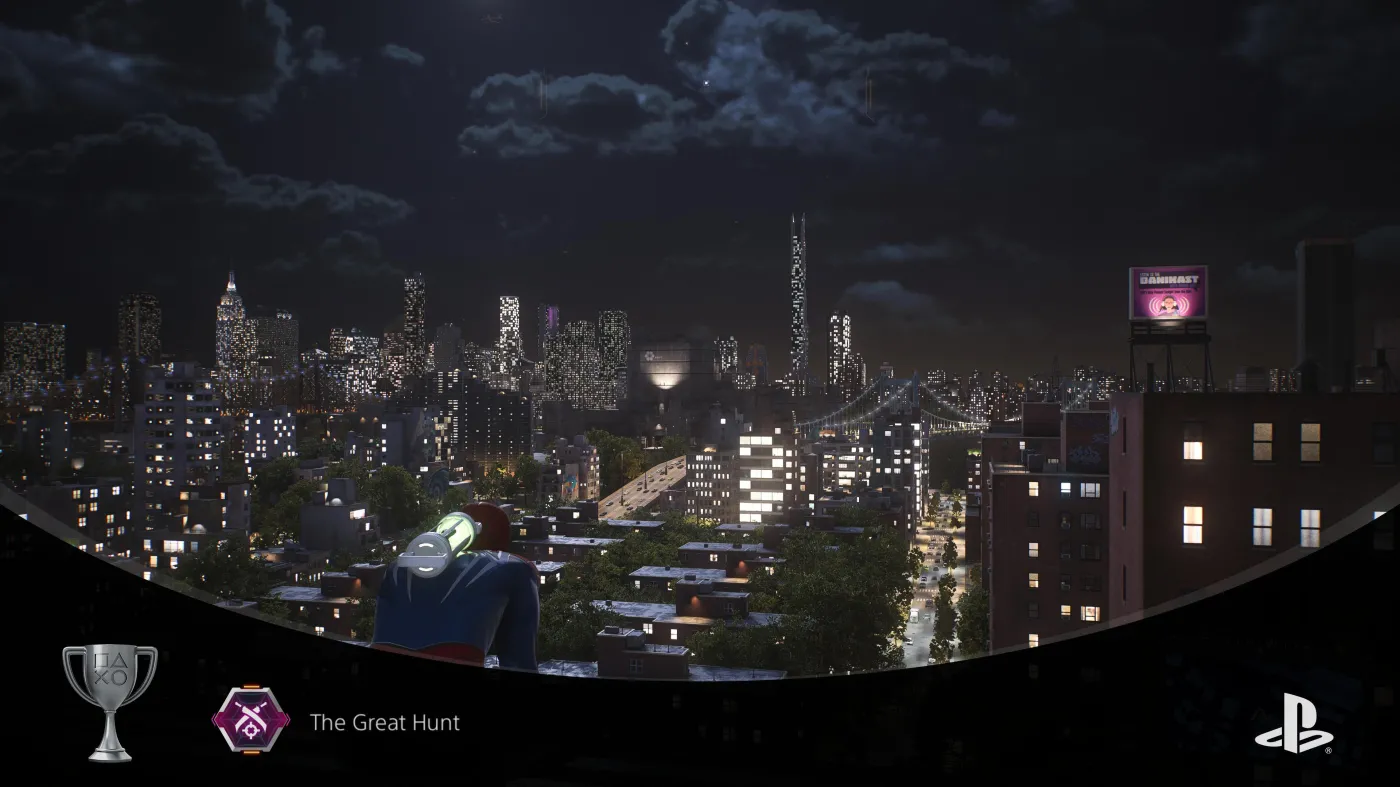
Task: Select the hexagonal Great Hunt trophy badge
Action: click(x=250, y=717)
